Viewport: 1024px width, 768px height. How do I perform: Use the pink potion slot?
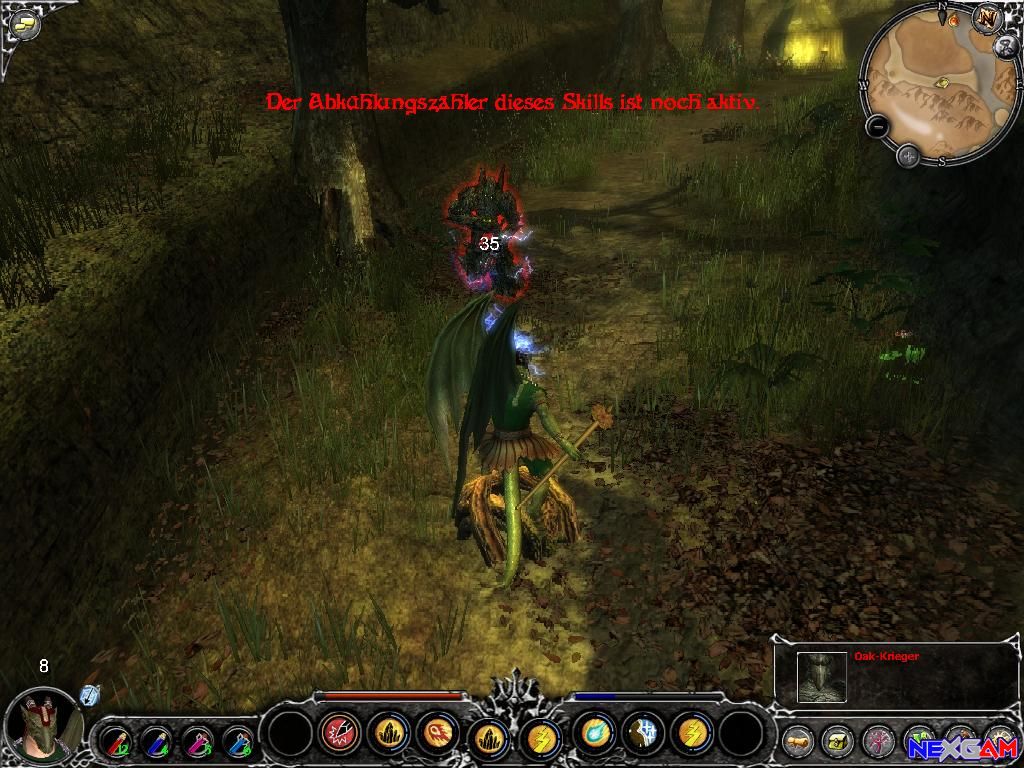(x=198, y=742)
